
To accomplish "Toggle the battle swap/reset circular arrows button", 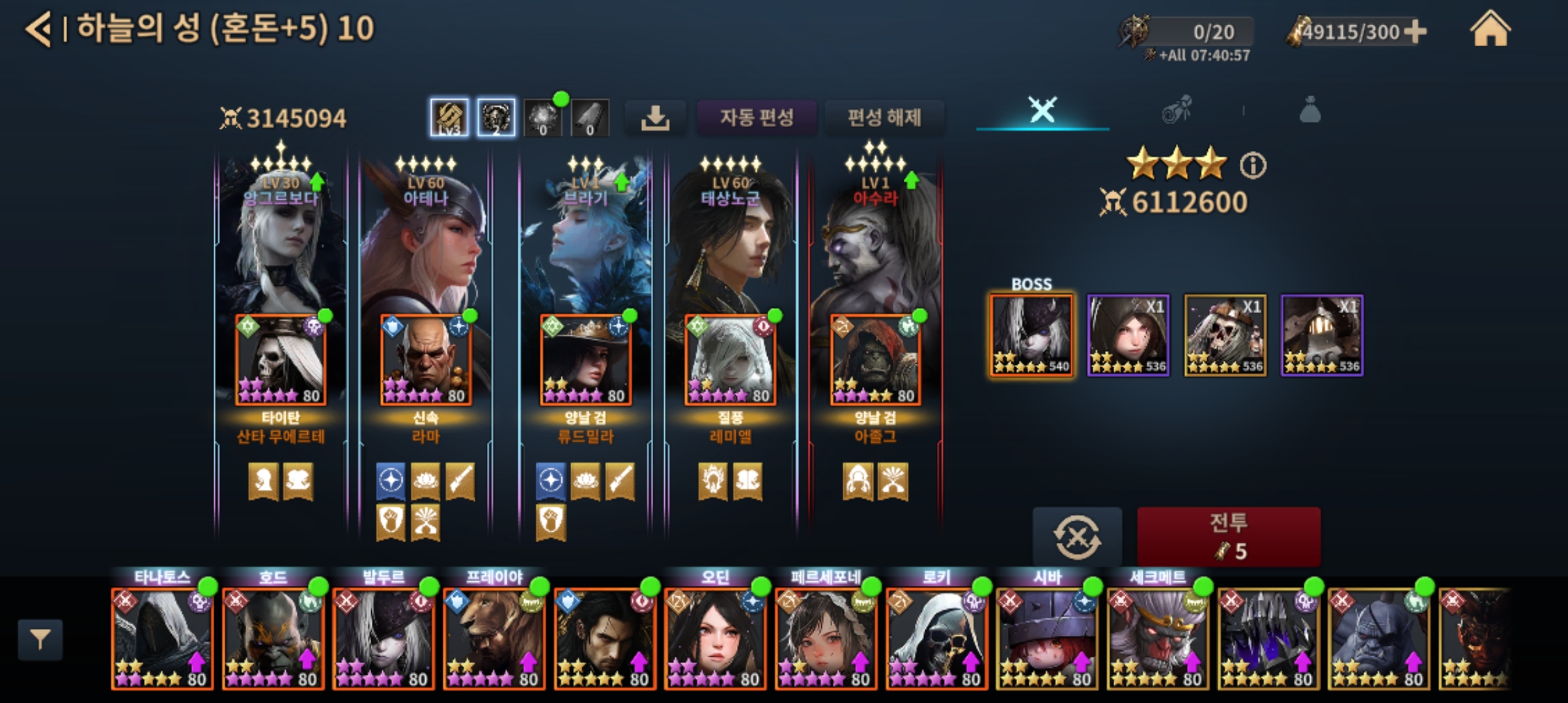I will click(x=1077, y=536).
